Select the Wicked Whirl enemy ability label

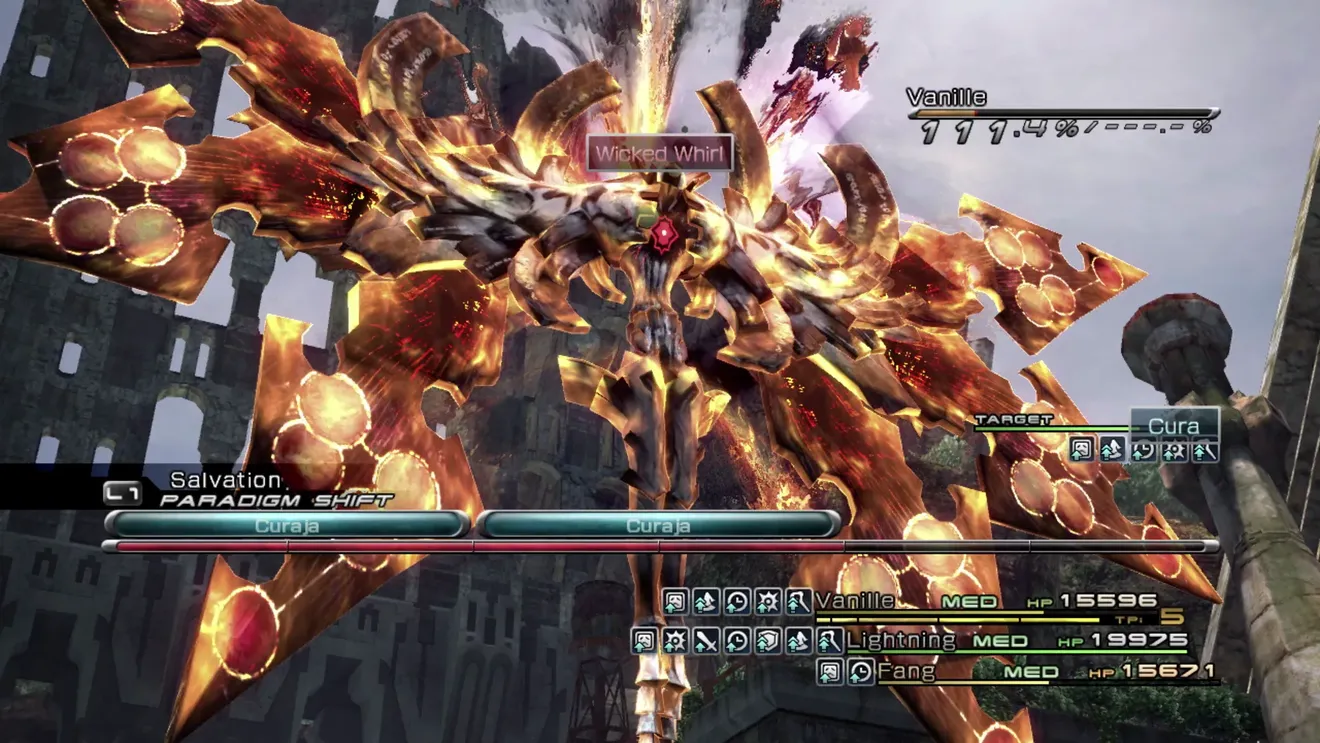[659, 154]
